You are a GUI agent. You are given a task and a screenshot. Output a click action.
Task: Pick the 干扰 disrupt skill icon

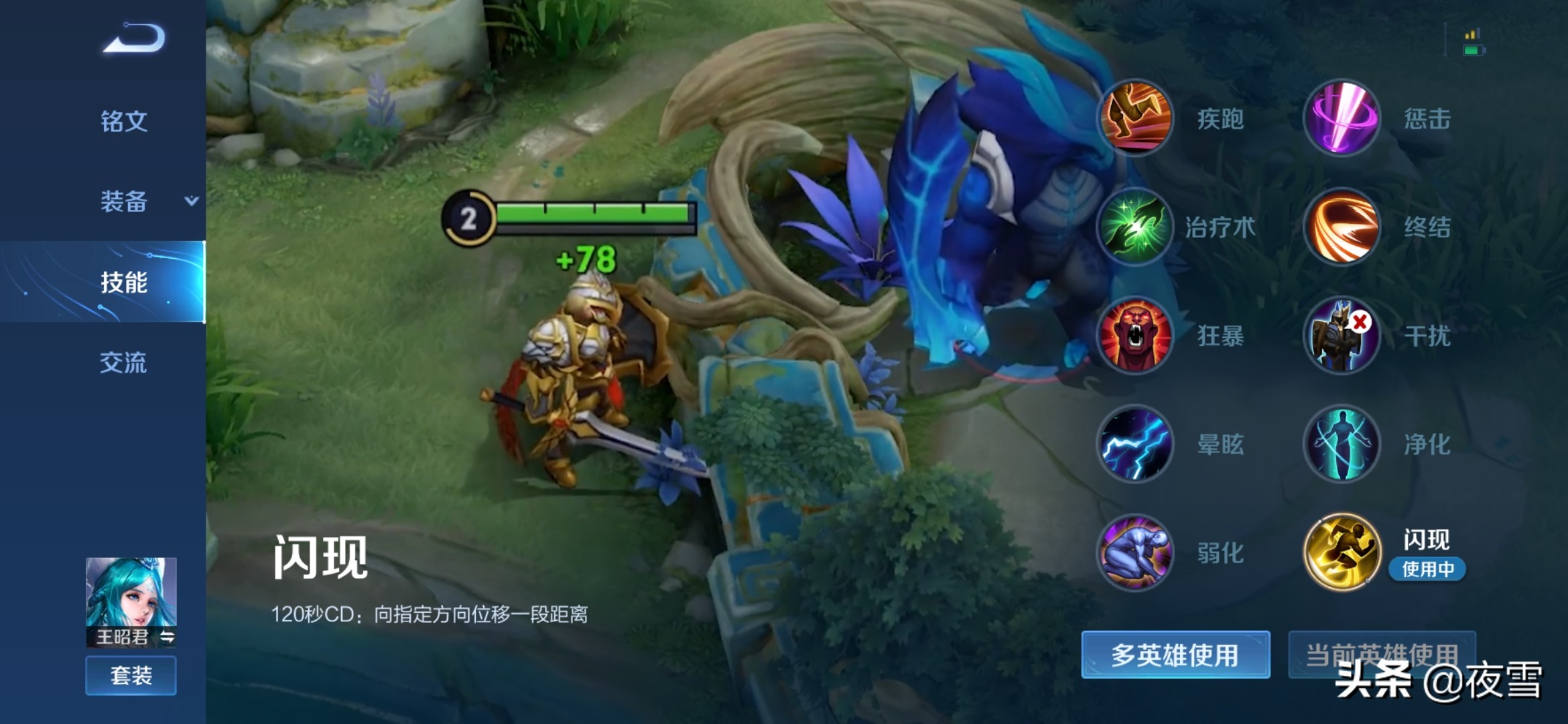[1342, 335]
